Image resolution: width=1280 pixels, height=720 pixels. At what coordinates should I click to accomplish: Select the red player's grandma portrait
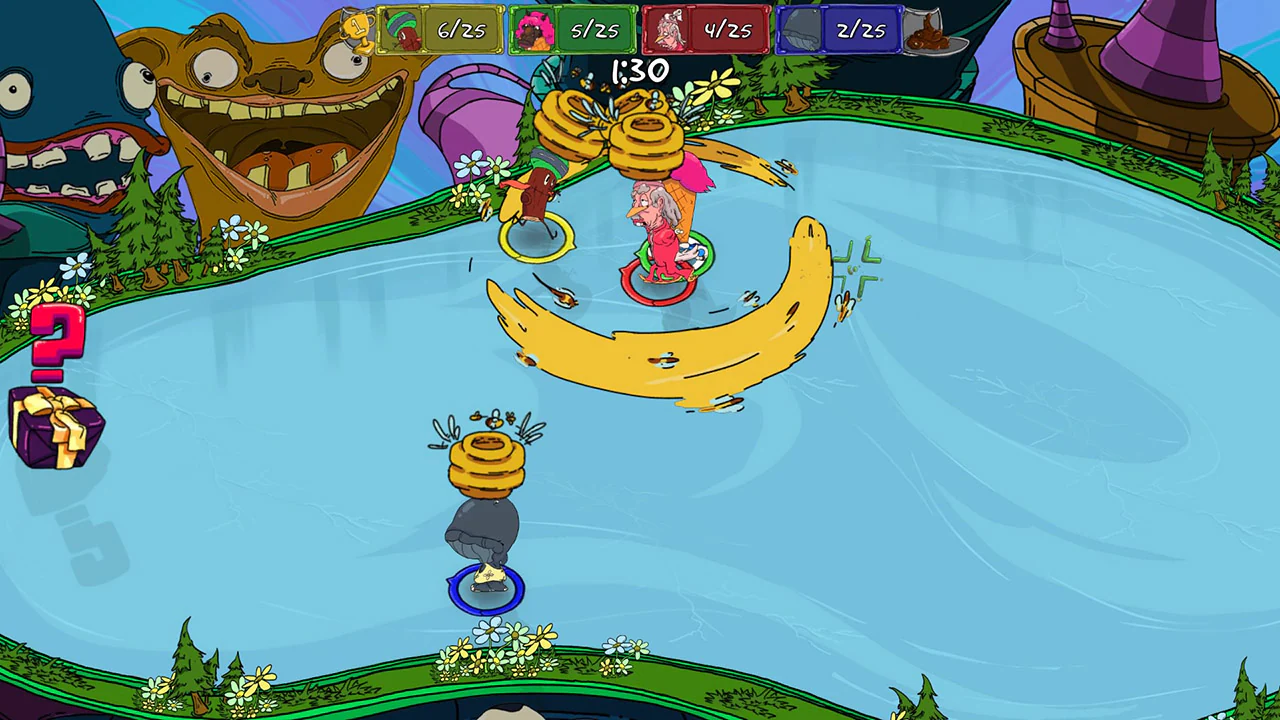pos(669,28)
